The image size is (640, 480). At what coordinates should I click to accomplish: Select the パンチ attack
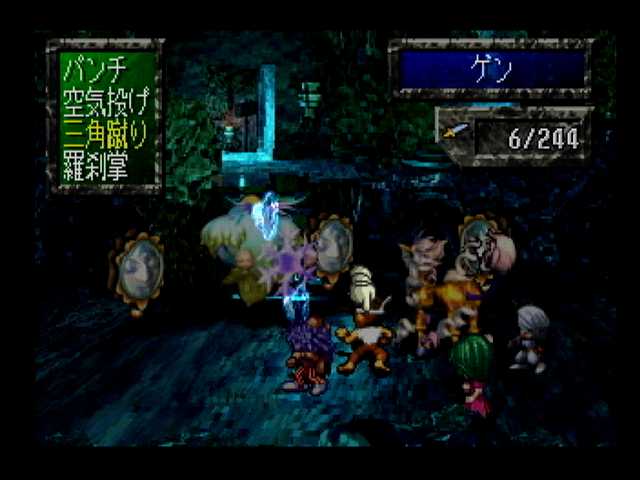tap(93, 71)
